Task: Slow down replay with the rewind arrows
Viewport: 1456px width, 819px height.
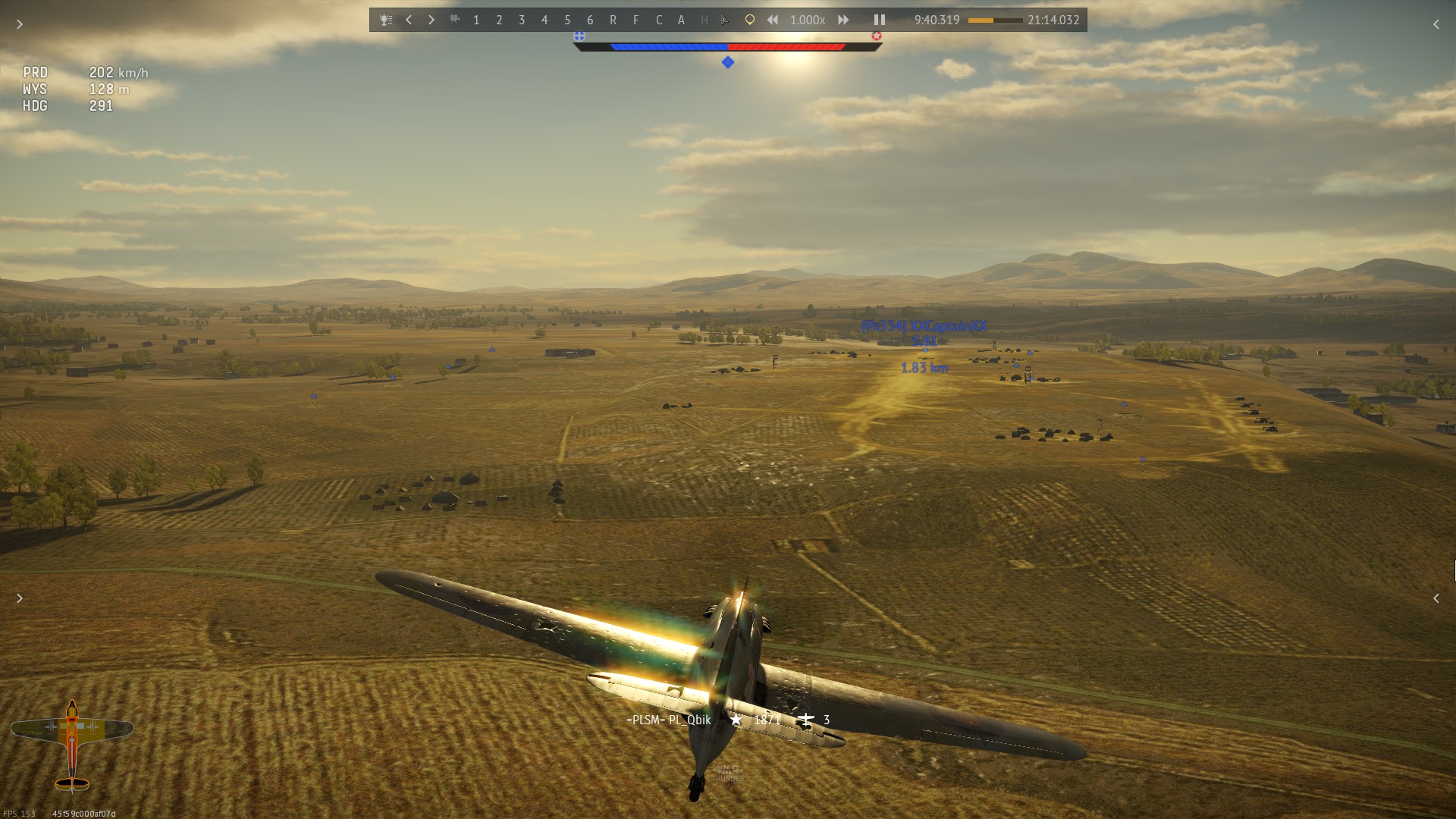Action: coord(772,20)
